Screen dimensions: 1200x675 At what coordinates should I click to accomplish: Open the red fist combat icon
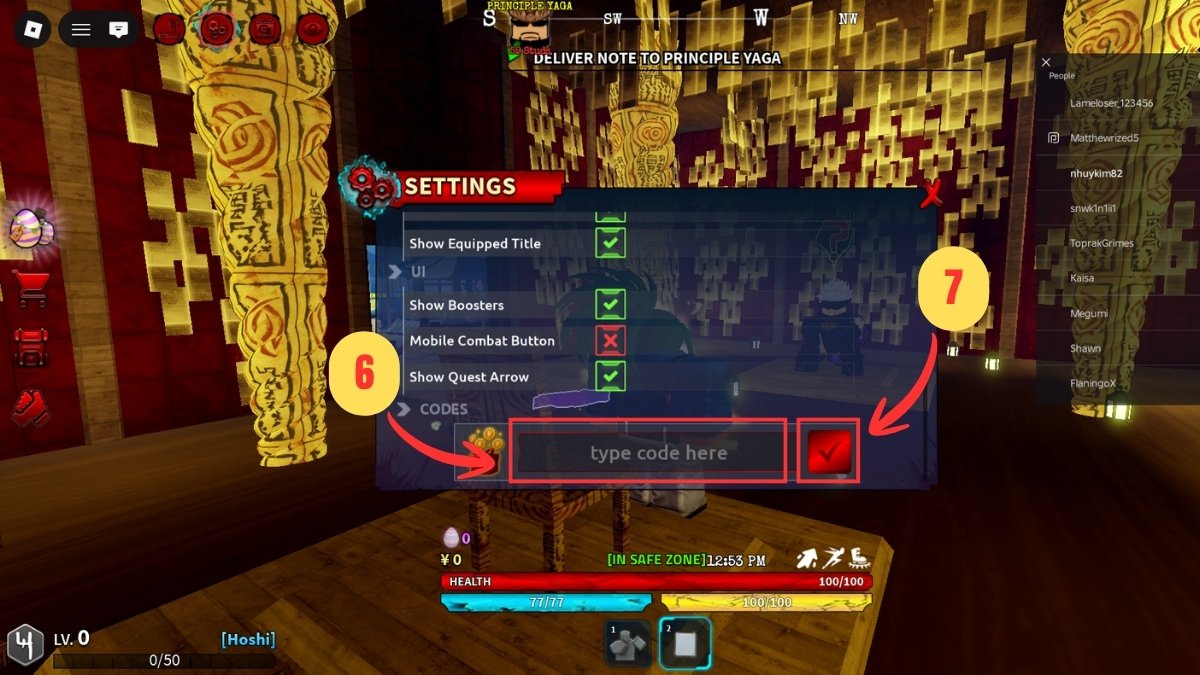pyautogui.click(x=30, y=408)
